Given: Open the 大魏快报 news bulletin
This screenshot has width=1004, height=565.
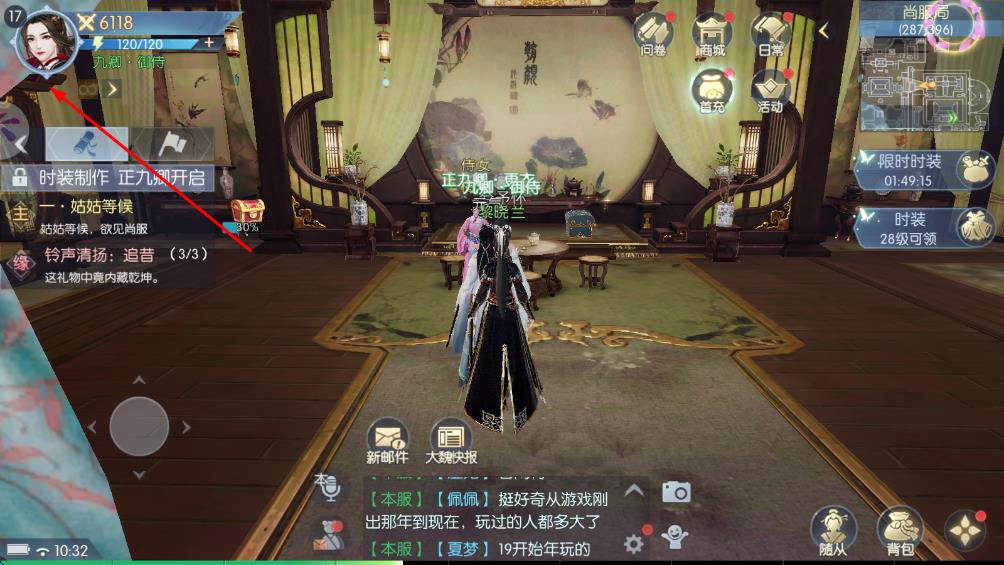Looking at the screenshot, I should tap(451, 440).
